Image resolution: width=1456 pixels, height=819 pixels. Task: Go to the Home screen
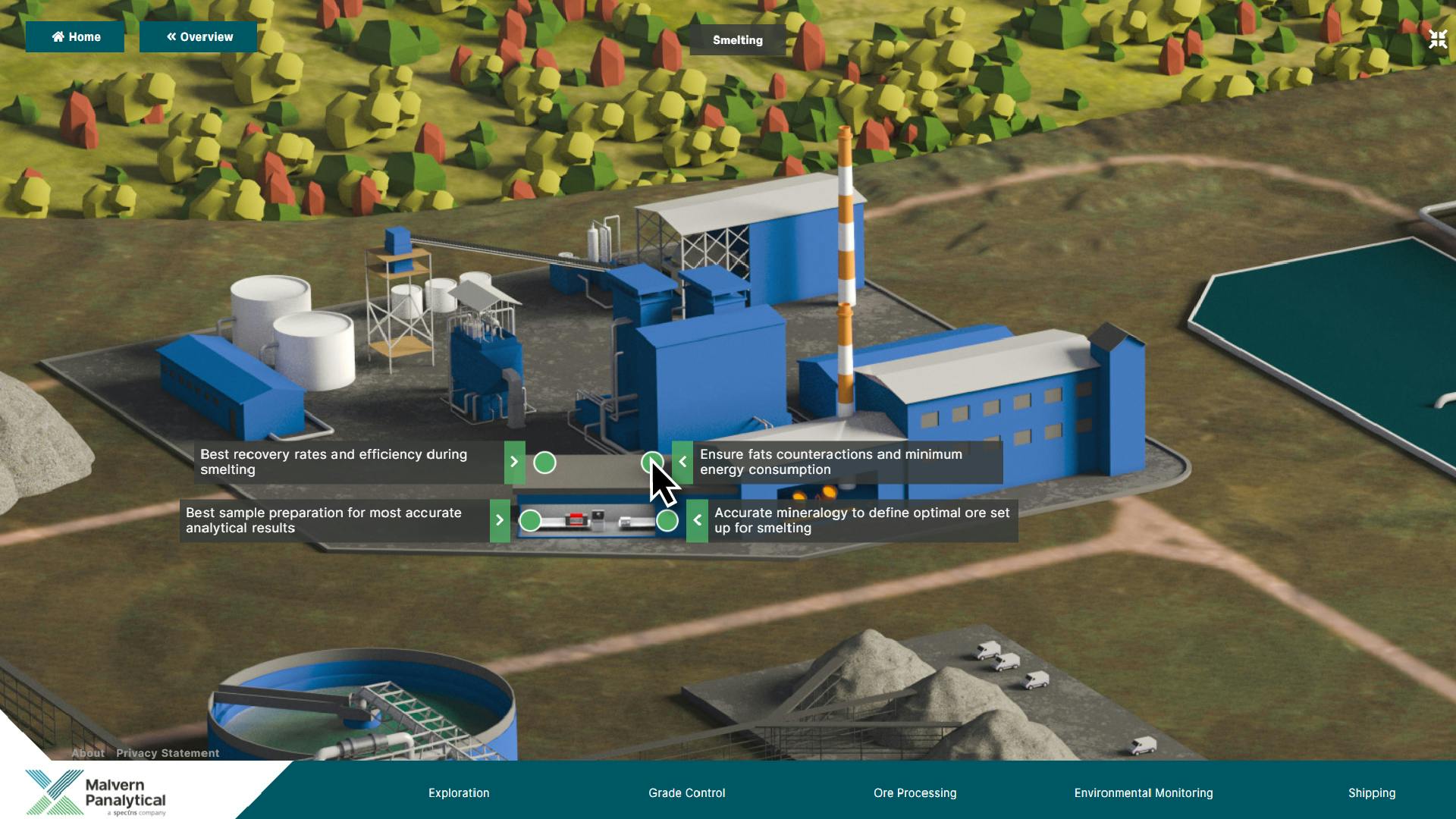(75, 37)
